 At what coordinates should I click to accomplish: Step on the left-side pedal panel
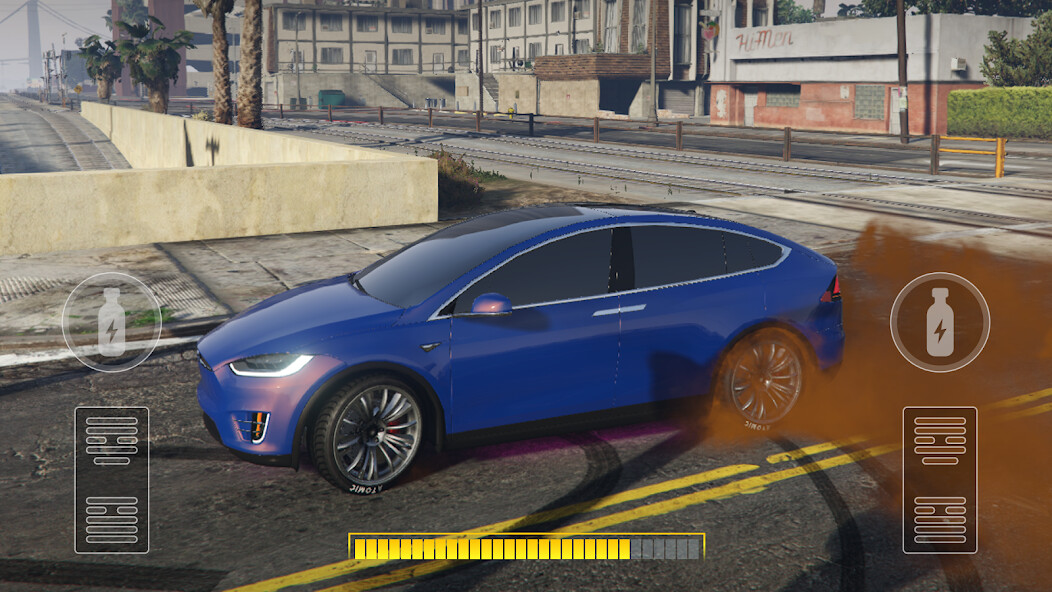(x=111, y=479)
